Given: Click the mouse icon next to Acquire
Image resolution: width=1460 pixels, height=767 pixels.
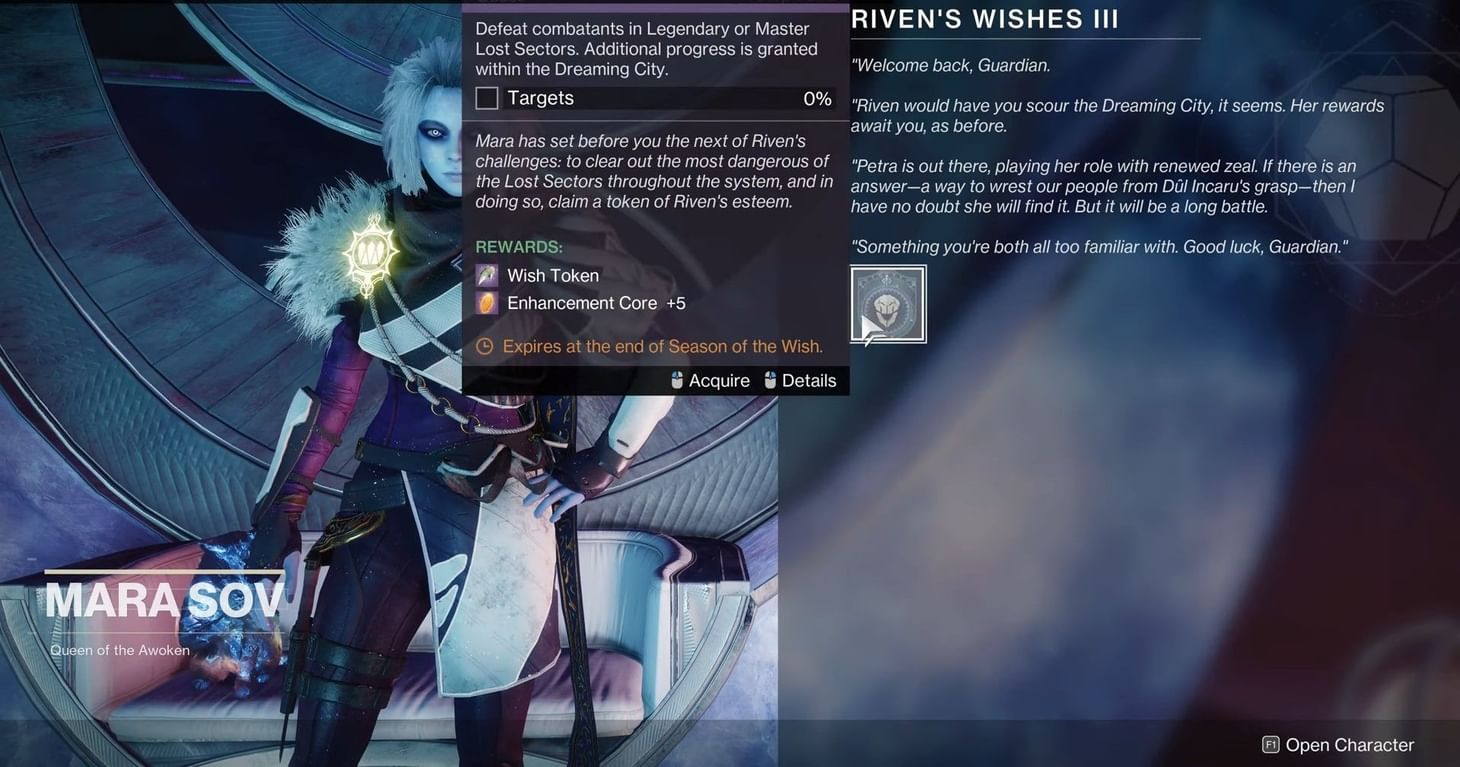Looking at the screenshot, I should click(675, 380).
